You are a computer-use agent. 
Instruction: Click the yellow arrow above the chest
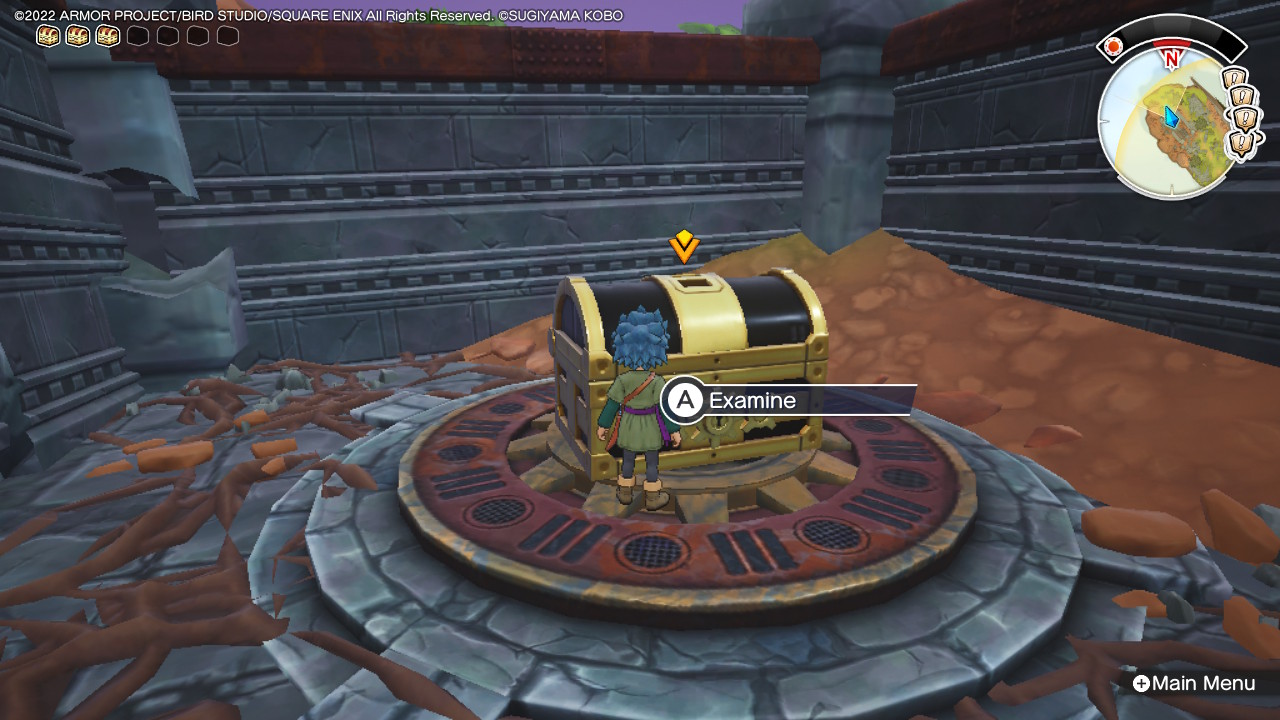[684, 245]
